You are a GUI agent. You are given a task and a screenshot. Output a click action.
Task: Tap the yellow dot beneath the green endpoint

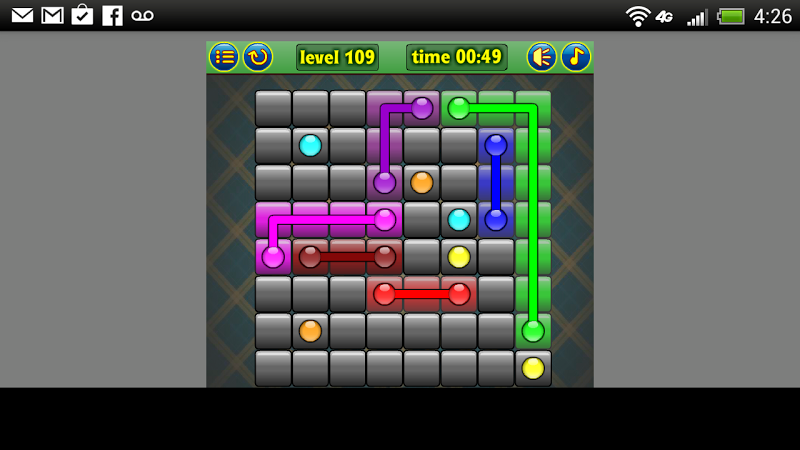pyautogui.click(x=533, y=368)
